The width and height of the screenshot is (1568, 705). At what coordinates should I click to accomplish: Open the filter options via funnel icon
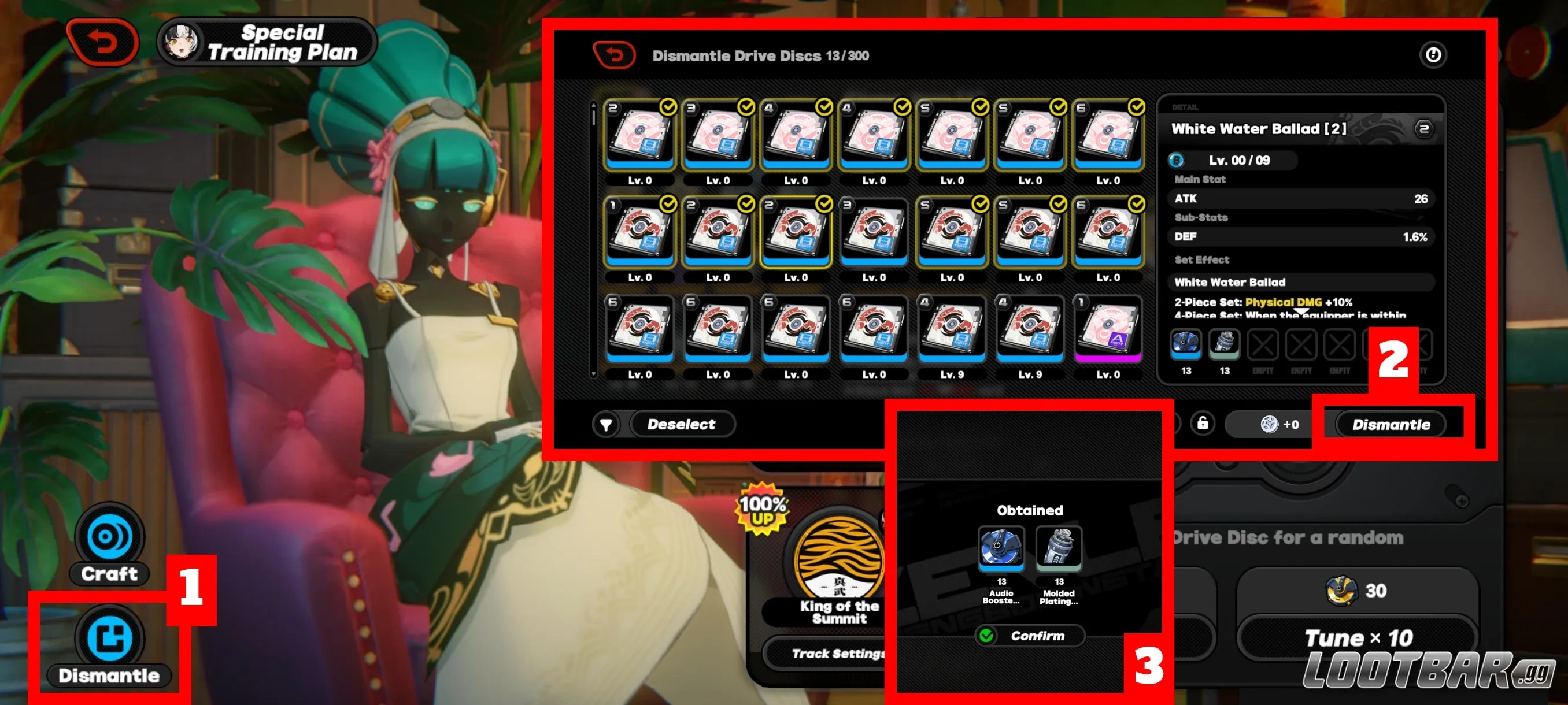(606, 424)
